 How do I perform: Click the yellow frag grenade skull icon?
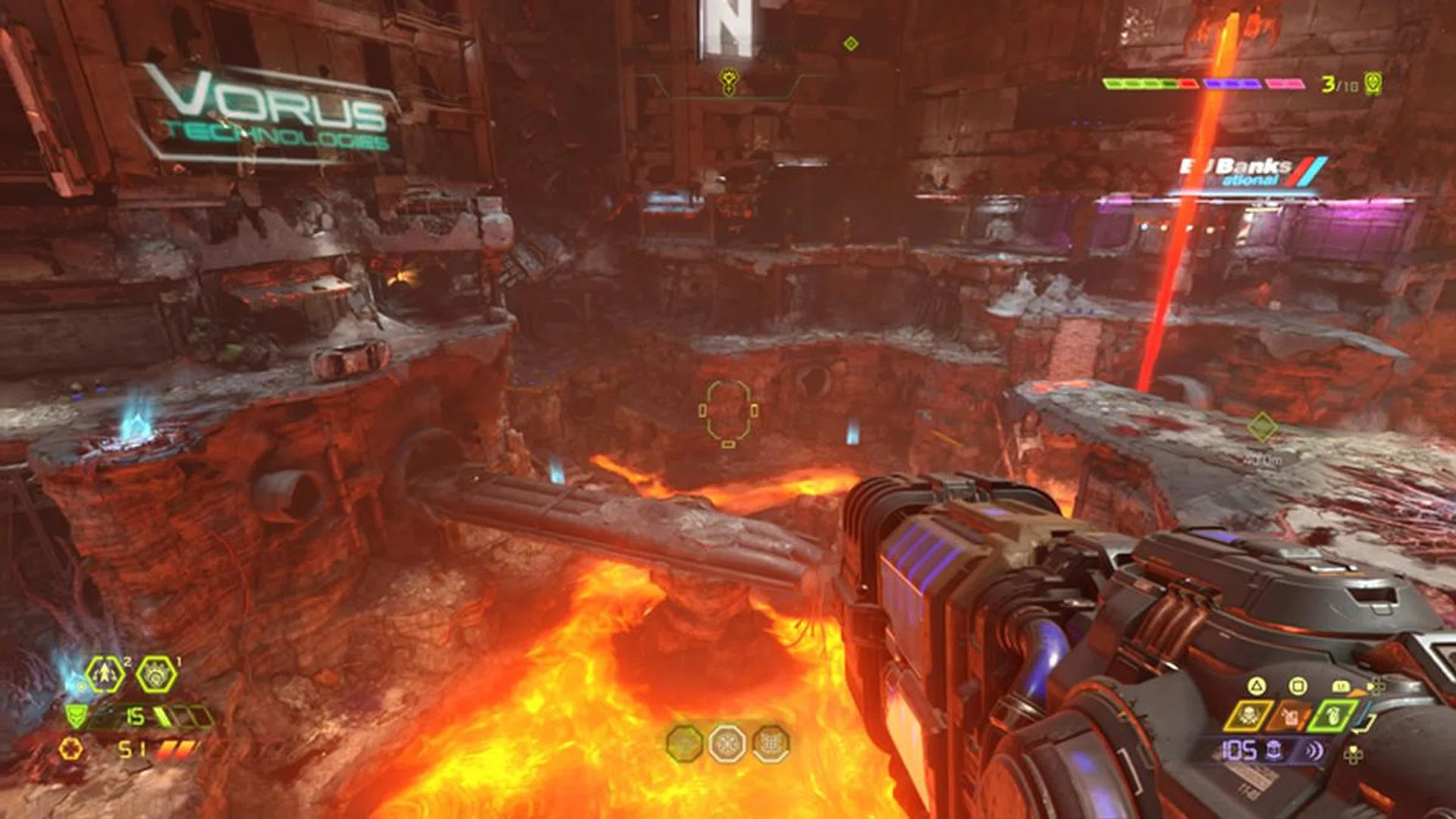pyautogui.click(x=1249, y=716)
